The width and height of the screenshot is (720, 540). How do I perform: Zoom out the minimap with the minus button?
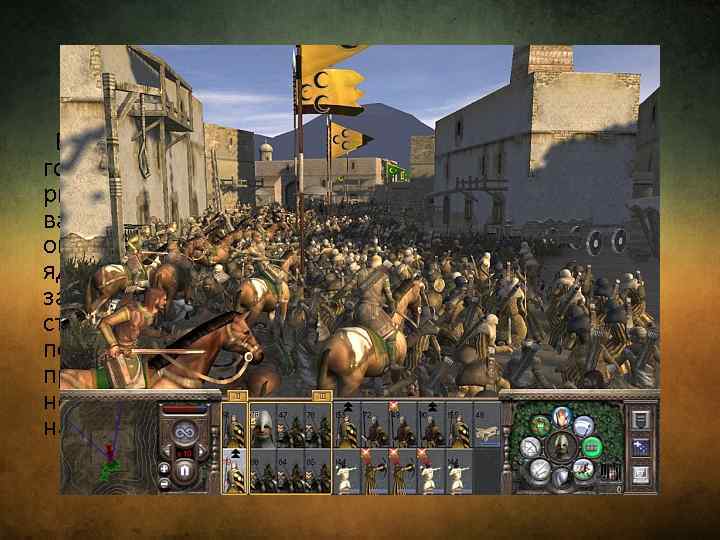164,485
